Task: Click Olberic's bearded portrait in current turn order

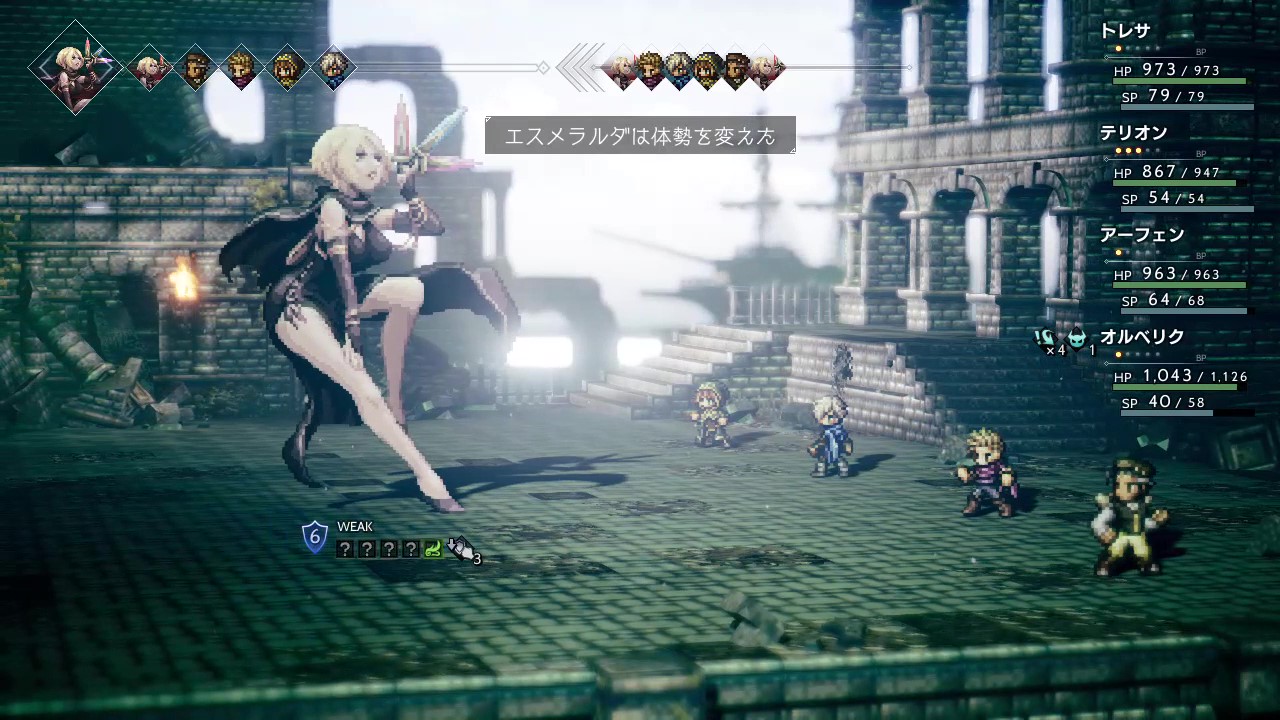Action: pyautogui.click(x=195, y=69)
